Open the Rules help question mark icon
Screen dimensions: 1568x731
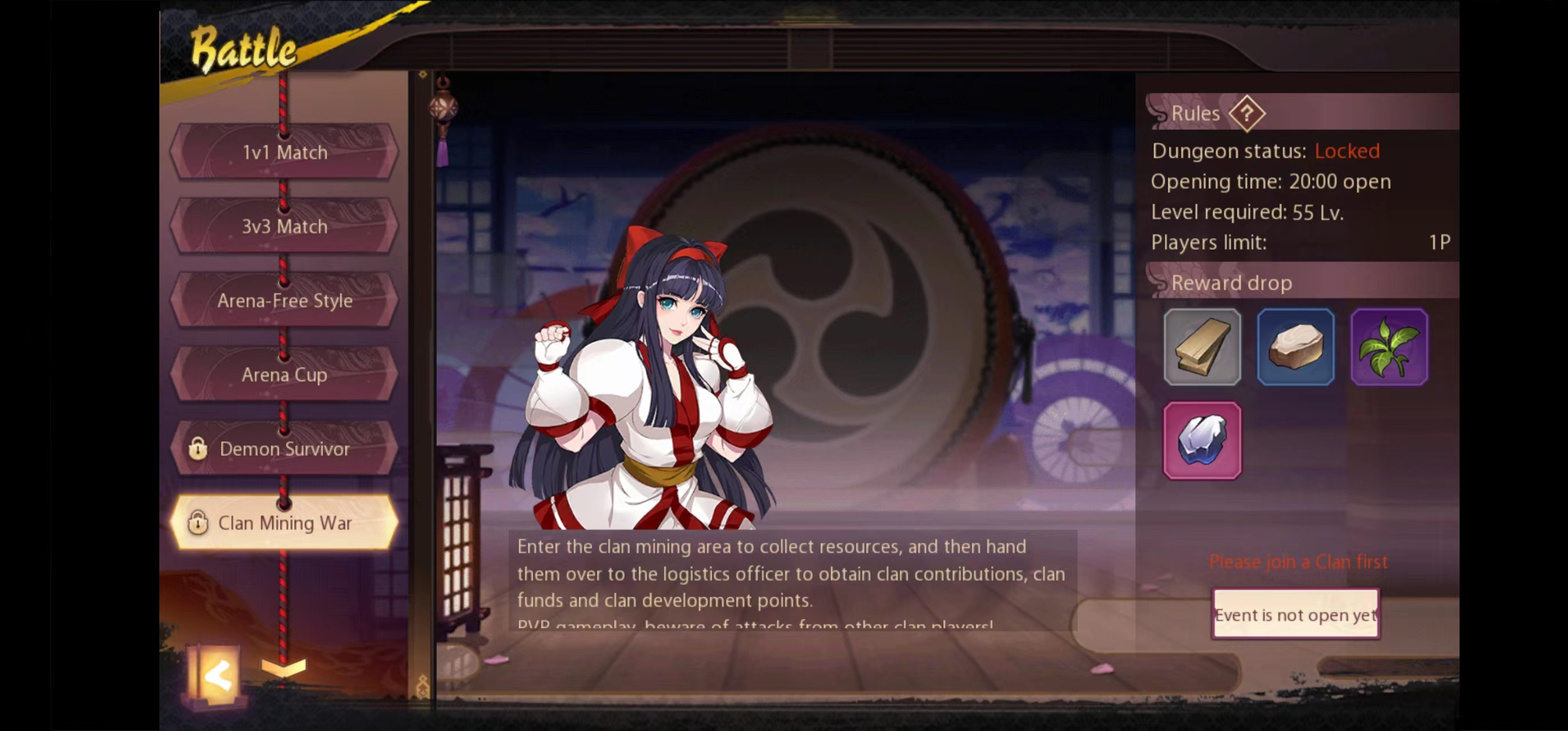click(x=1247, y=114)
